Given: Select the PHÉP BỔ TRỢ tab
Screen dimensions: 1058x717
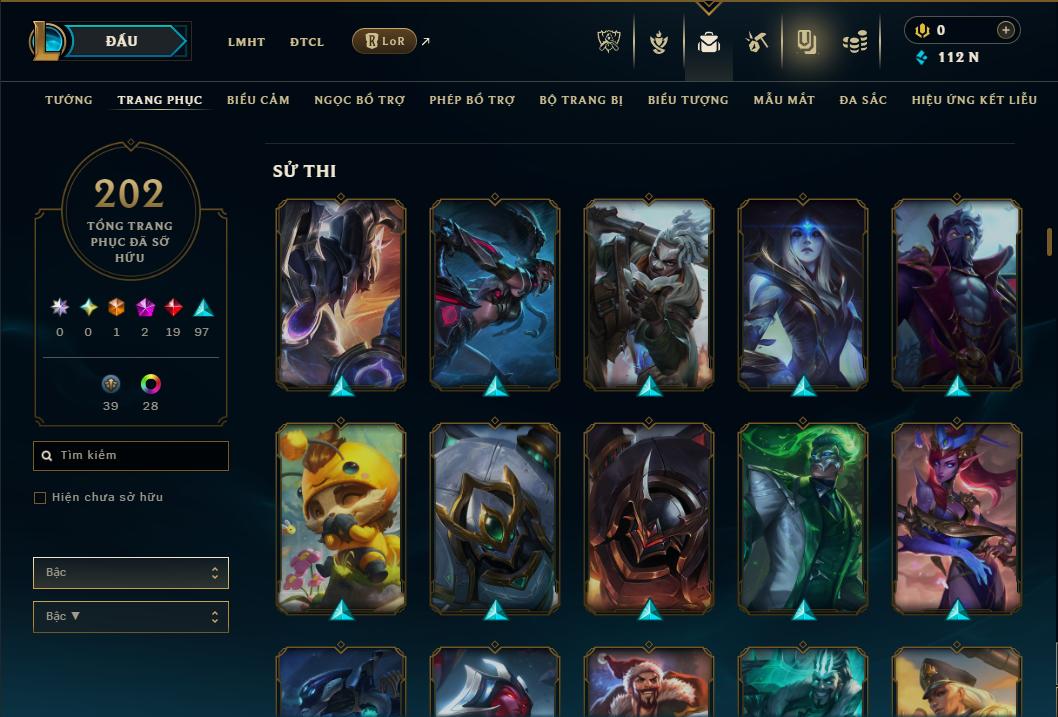Looking at the screenshot, I should pyautogui.click(x=472, y=100).
